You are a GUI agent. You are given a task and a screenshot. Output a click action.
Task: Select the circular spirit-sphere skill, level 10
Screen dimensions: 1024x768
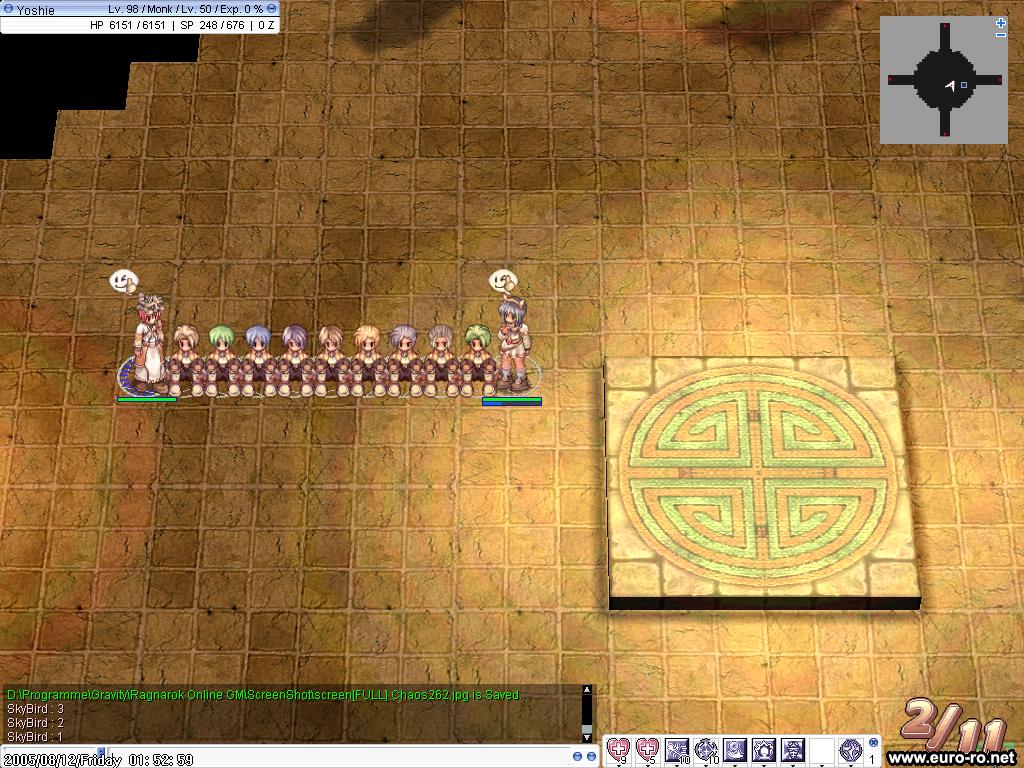(x=706, y=750)
